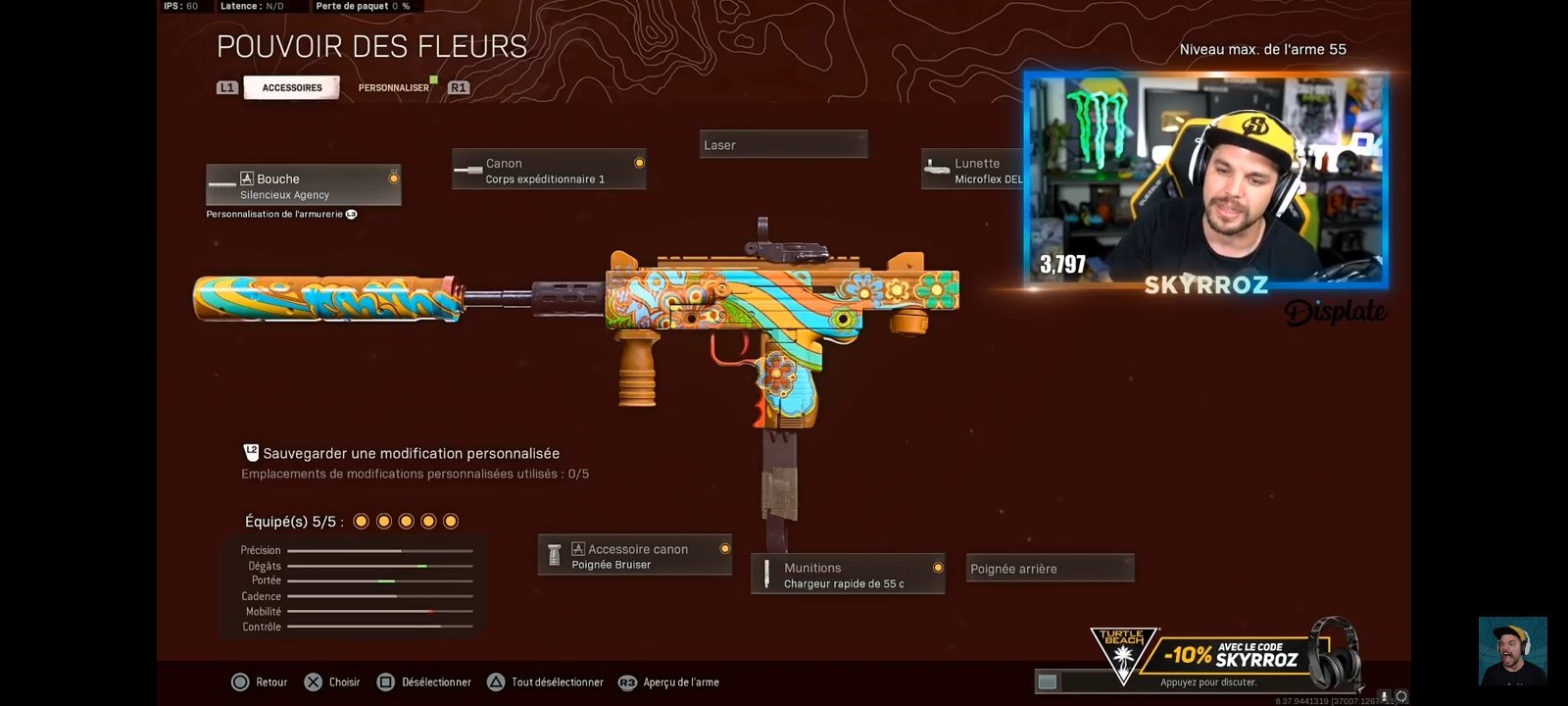This screenshot has height=706, width=1568.
Task: Switch to the Accessoires tab
Action: [x=291, y=87]
